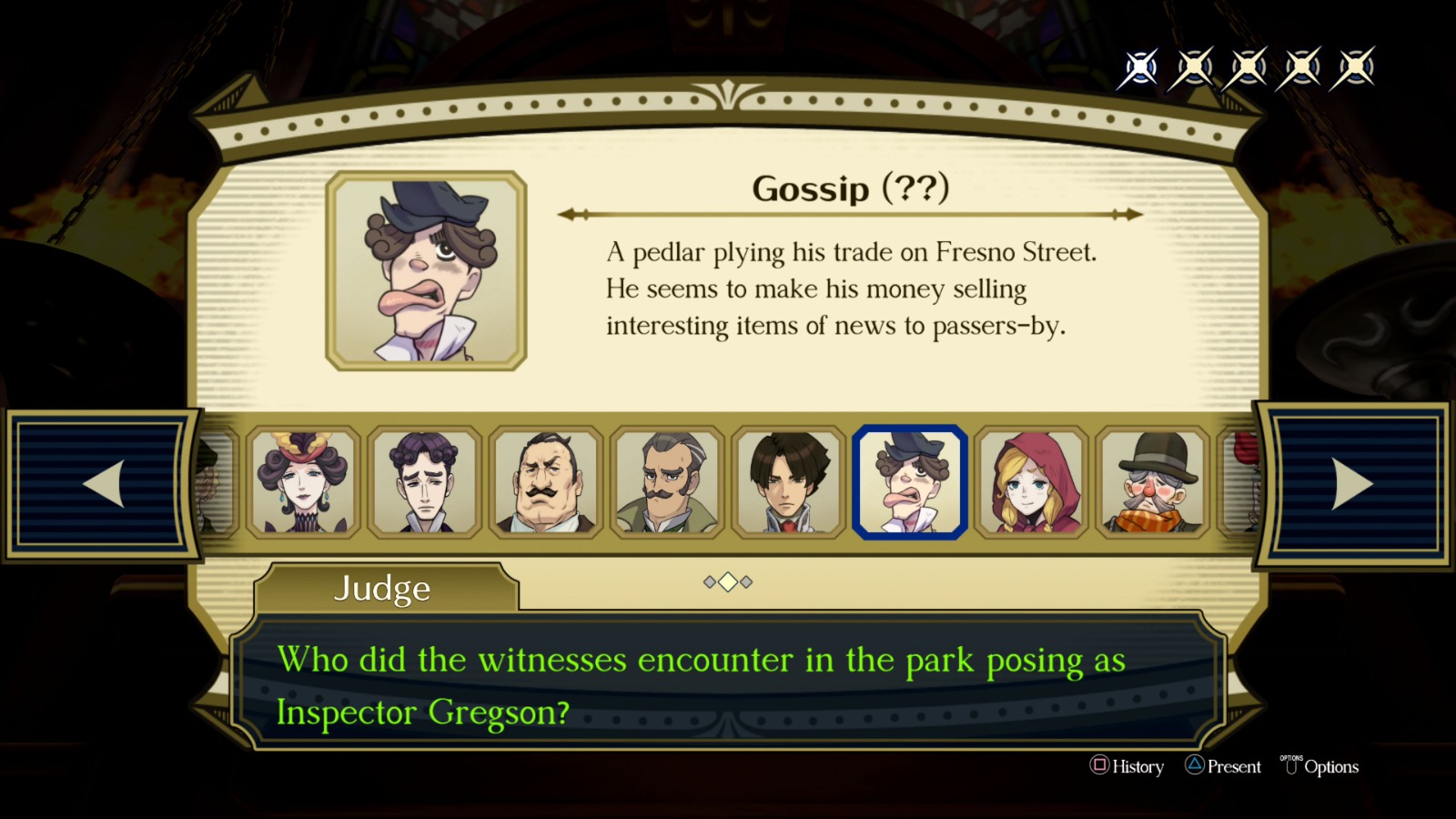Click the Judge name tab

(382, 589)
